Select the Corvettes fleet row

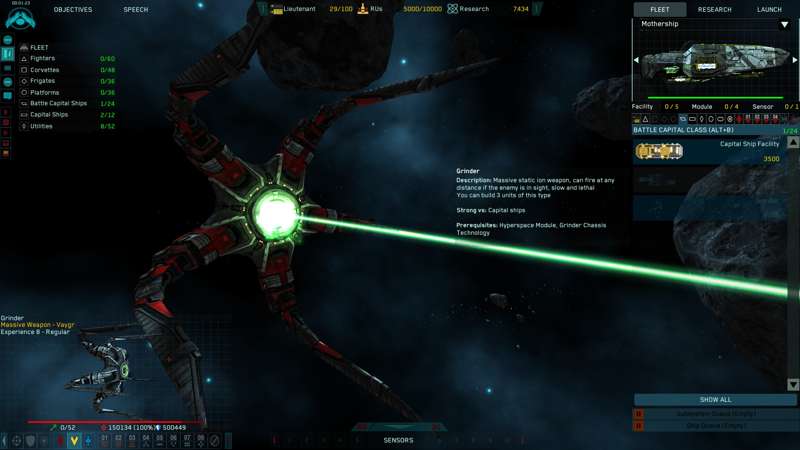60,70
